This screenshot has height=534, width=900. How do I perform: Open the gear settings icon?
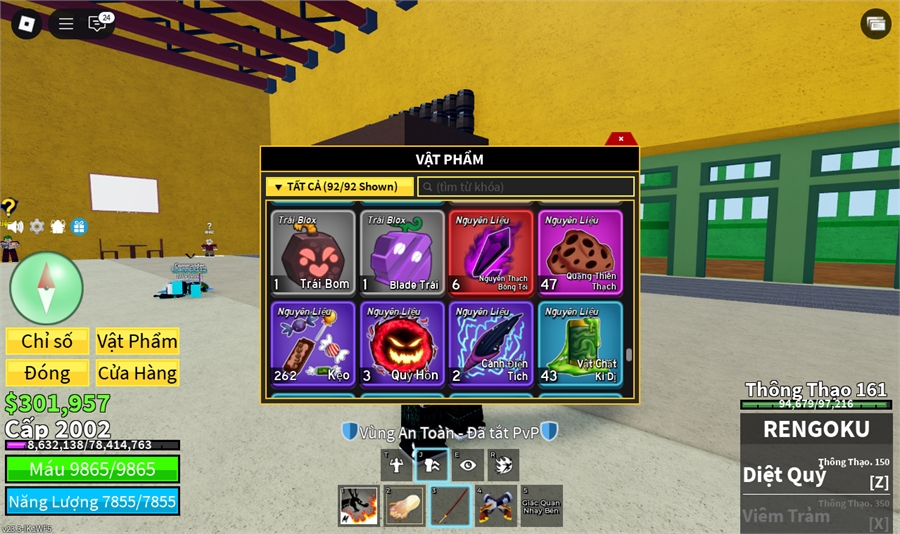coord(37,227)
